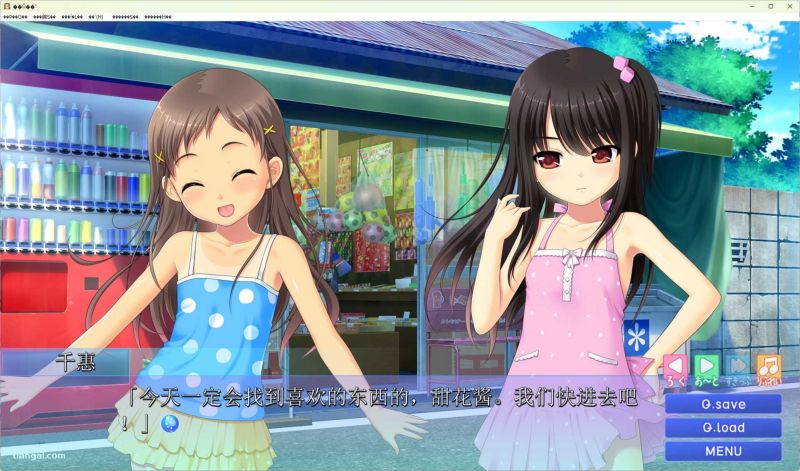Viewport: 800px width, 471px height.
Task: Open the backlog with the pink arrow
Action: (x=677, y=367)
